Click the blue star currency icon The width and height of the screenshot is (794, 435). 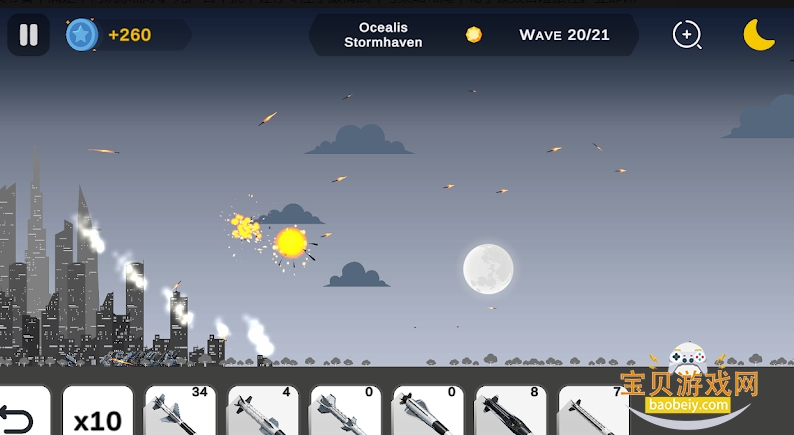click(80, 35)
